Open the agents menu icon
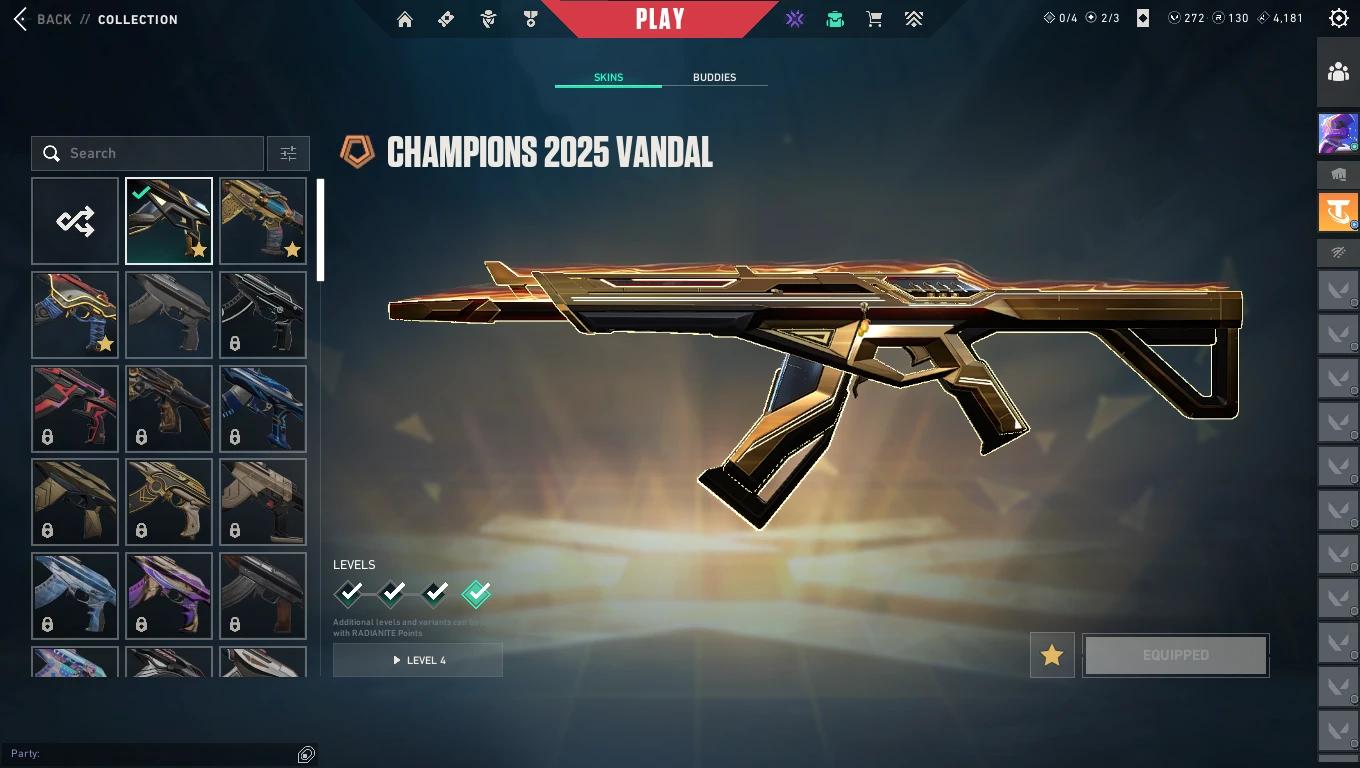Viewport: 1360px width, 768px height. (x=488, y=19)
